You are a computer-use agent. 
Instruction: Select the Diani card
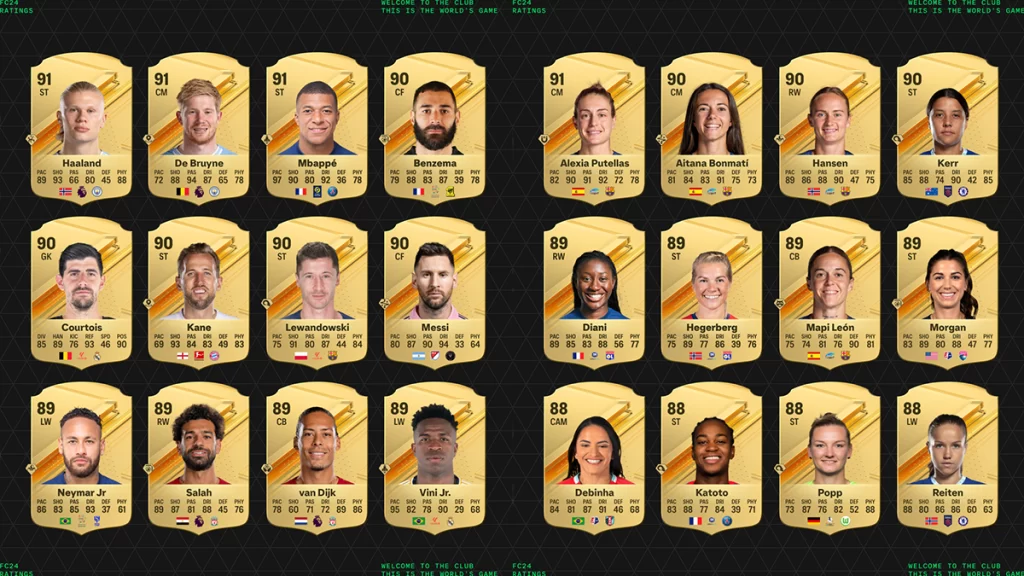(594, 294)
